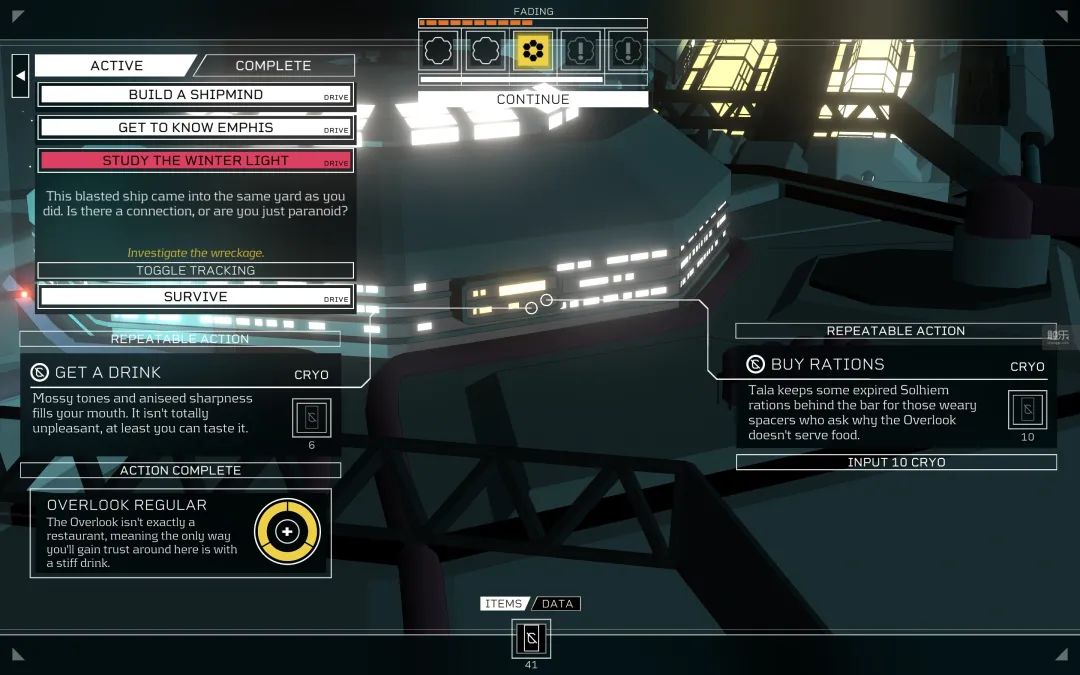Image resolution: width=1080 pixels, height=675 pixels.
Task: Open the Survive drive entry
Action: [195, 297]
